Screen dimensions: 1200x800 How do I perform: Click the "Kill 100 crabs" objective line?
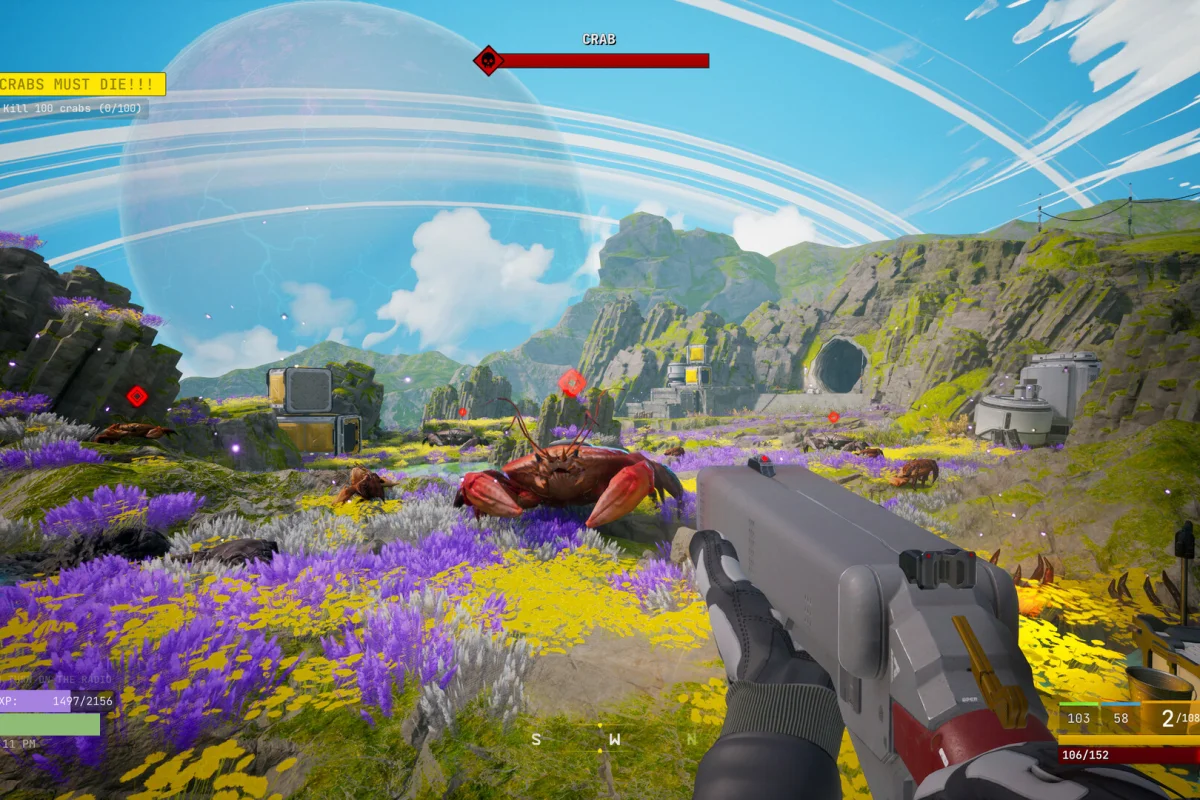[74, 109]
